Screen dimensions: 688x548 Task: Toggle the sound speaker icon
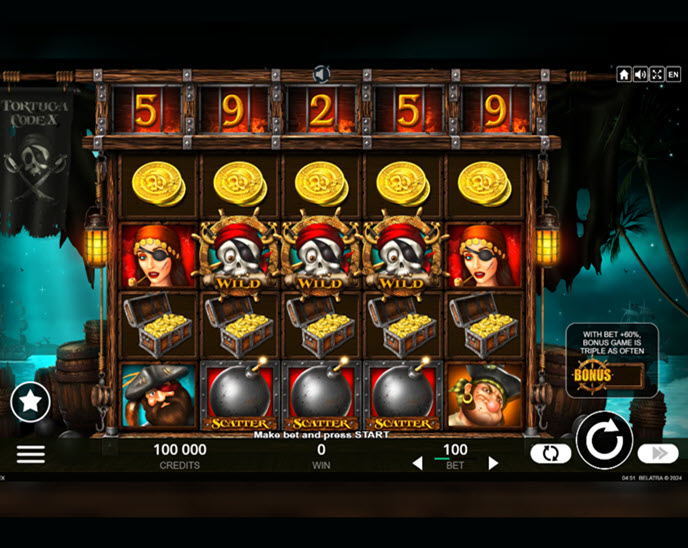point(640,75)
